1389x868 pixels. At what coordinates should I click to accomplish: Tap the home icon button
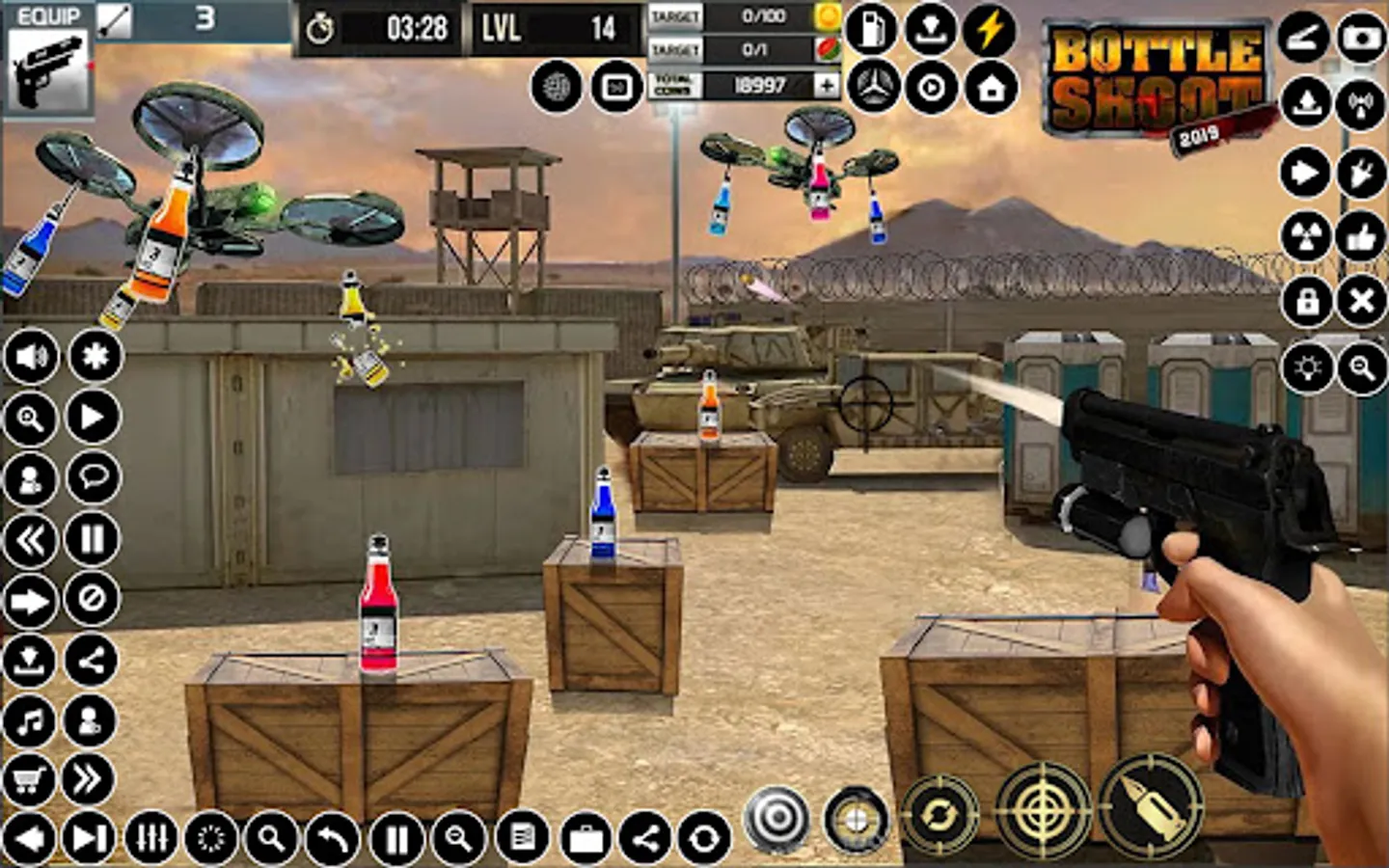point(991,88)
